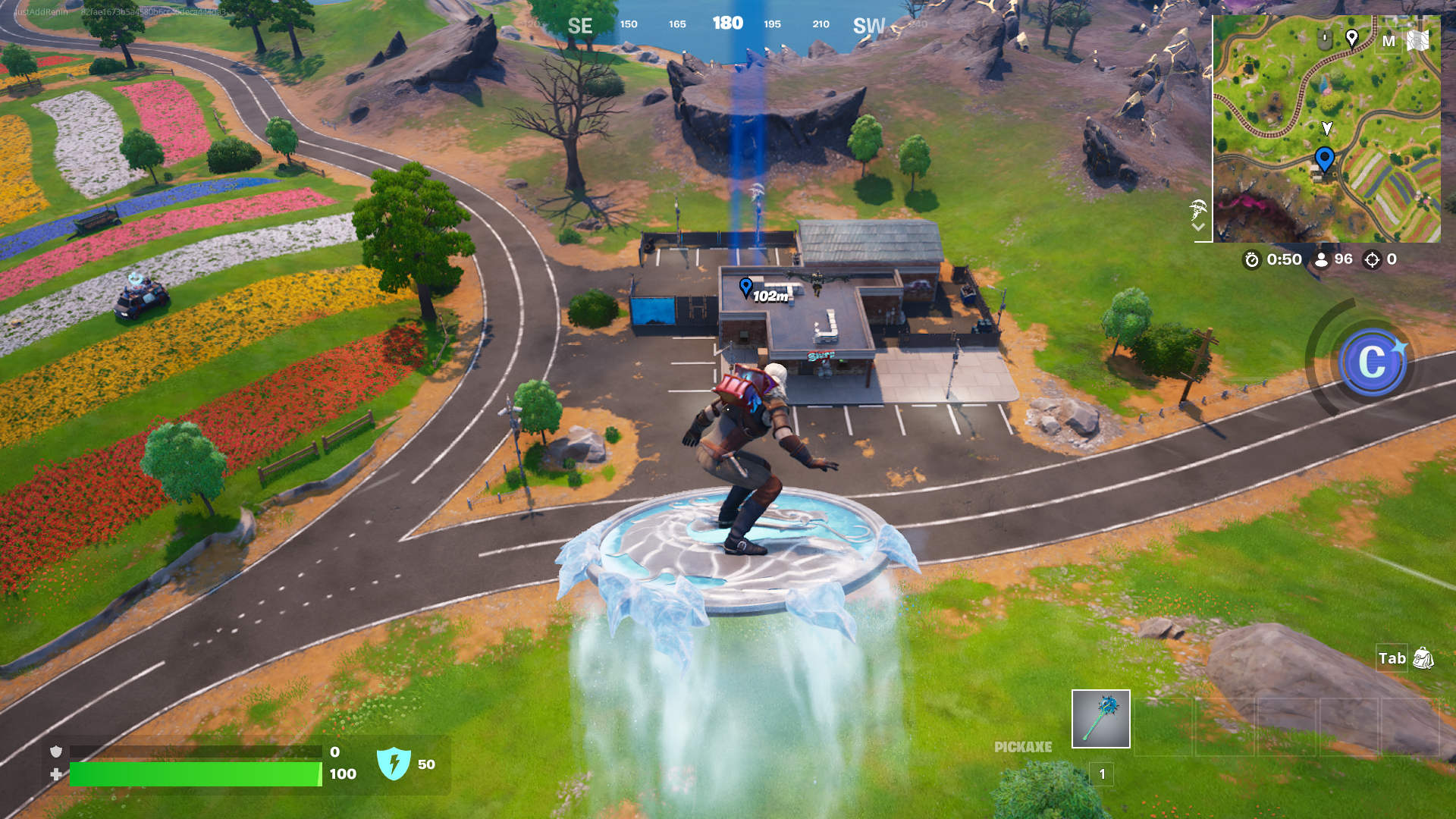Click the white player direction arrow on minimap
1456x819 pixels.
[1326, 129]
